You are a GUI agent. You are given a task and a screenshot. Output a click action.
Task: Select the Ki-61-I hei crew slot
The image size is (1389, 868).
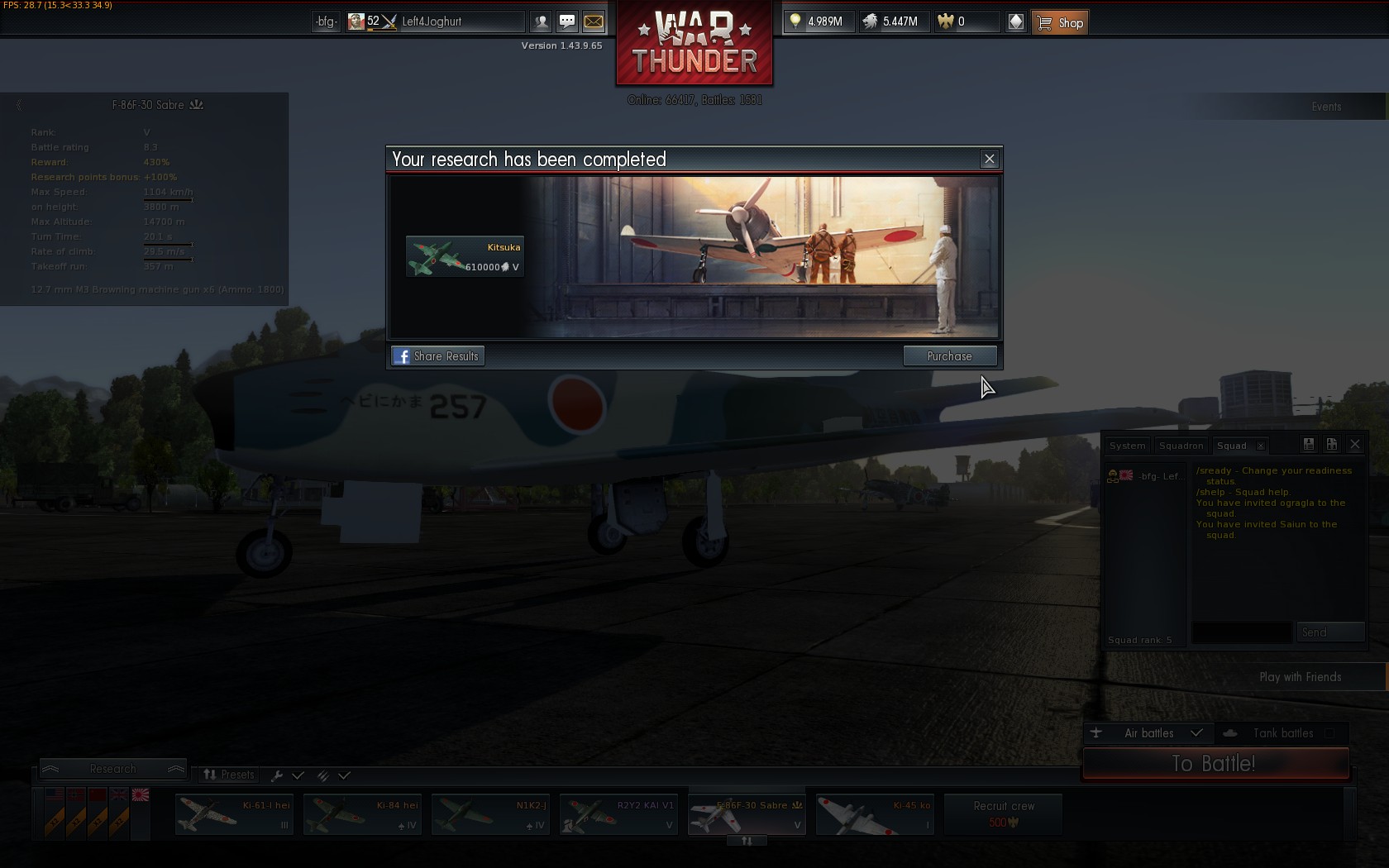[234, 814]
